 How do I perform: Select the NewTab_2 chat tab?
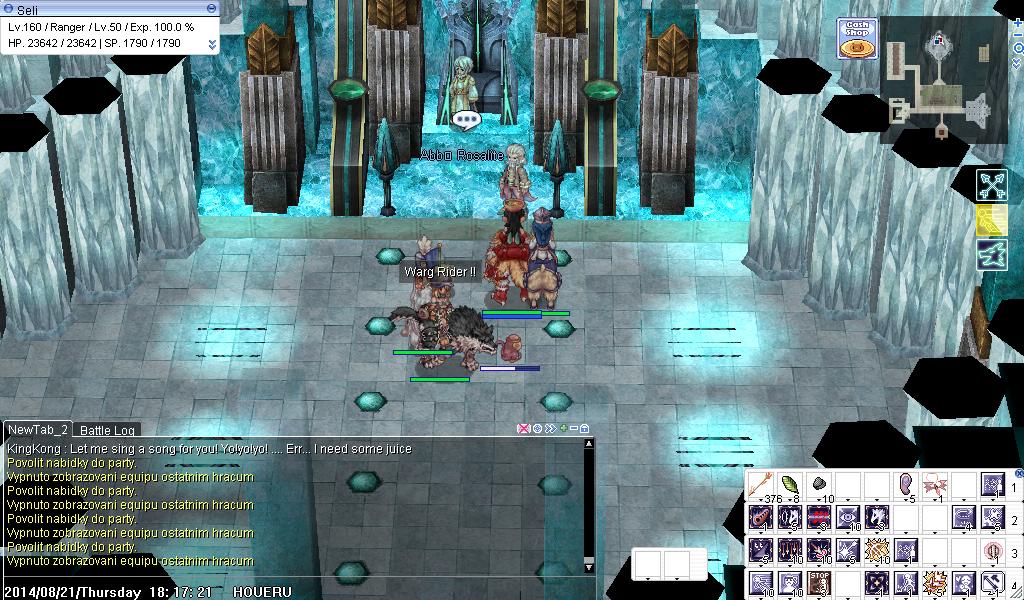(38, 429)
